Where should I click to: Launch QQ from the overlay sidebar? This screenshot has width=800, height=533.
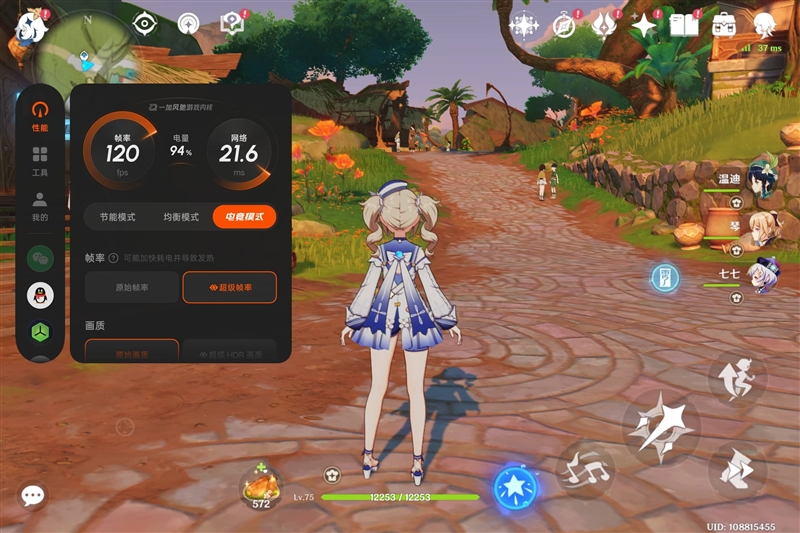coord(40,295)
